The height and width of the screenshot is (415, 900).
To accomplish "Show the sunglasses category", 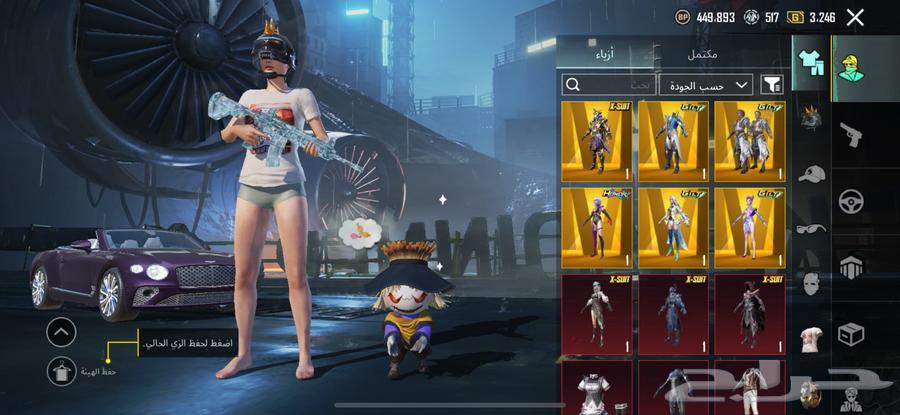I will pos(810,228).
